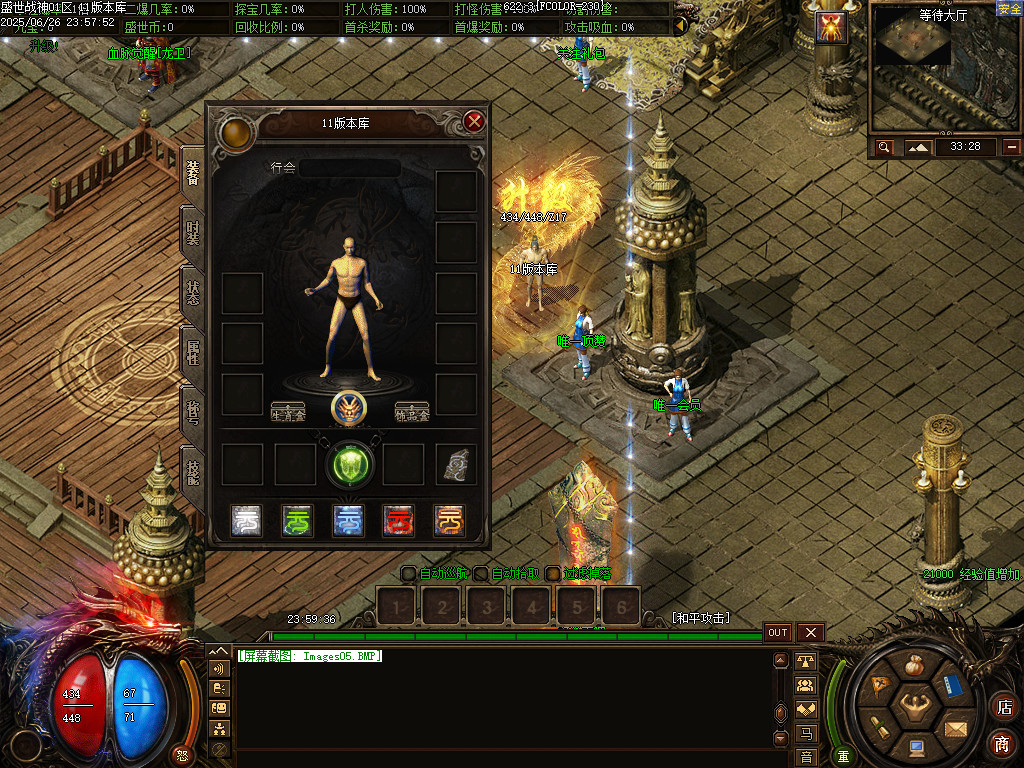The height and width of the screenshot is (768, 1024).
Task: Click the minimap magnifier button
Action: click(884, 147)
